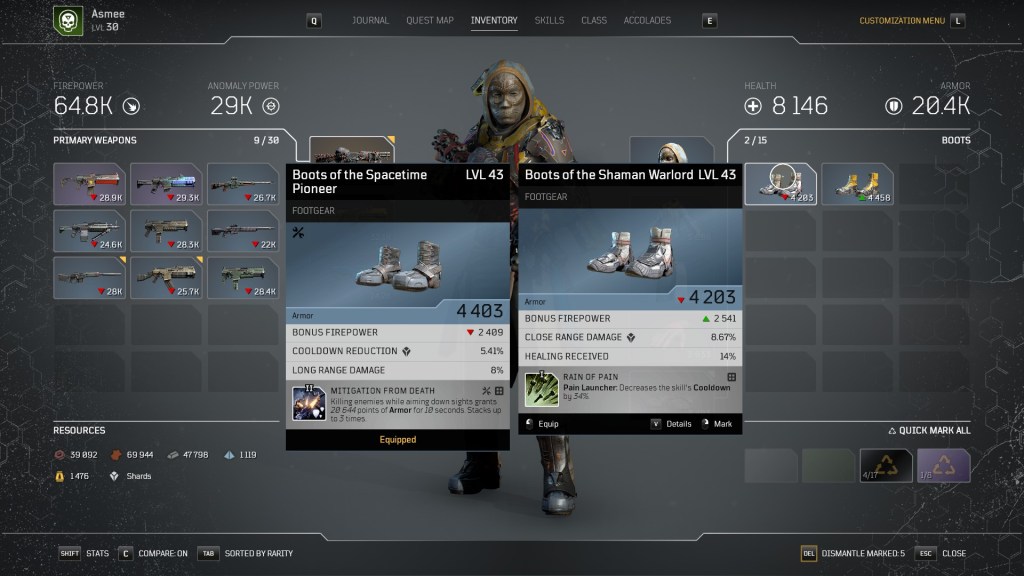Screen dimensions: 1024x576
Task: Go to the Skills tab
Action: click(549, 20)
